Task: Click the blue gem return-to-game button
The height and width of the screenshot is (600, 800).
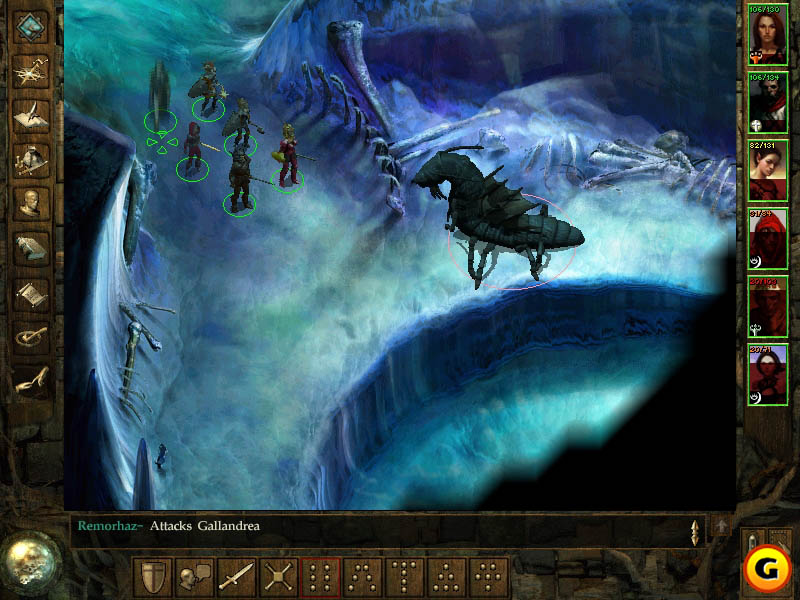Action: 31,27
